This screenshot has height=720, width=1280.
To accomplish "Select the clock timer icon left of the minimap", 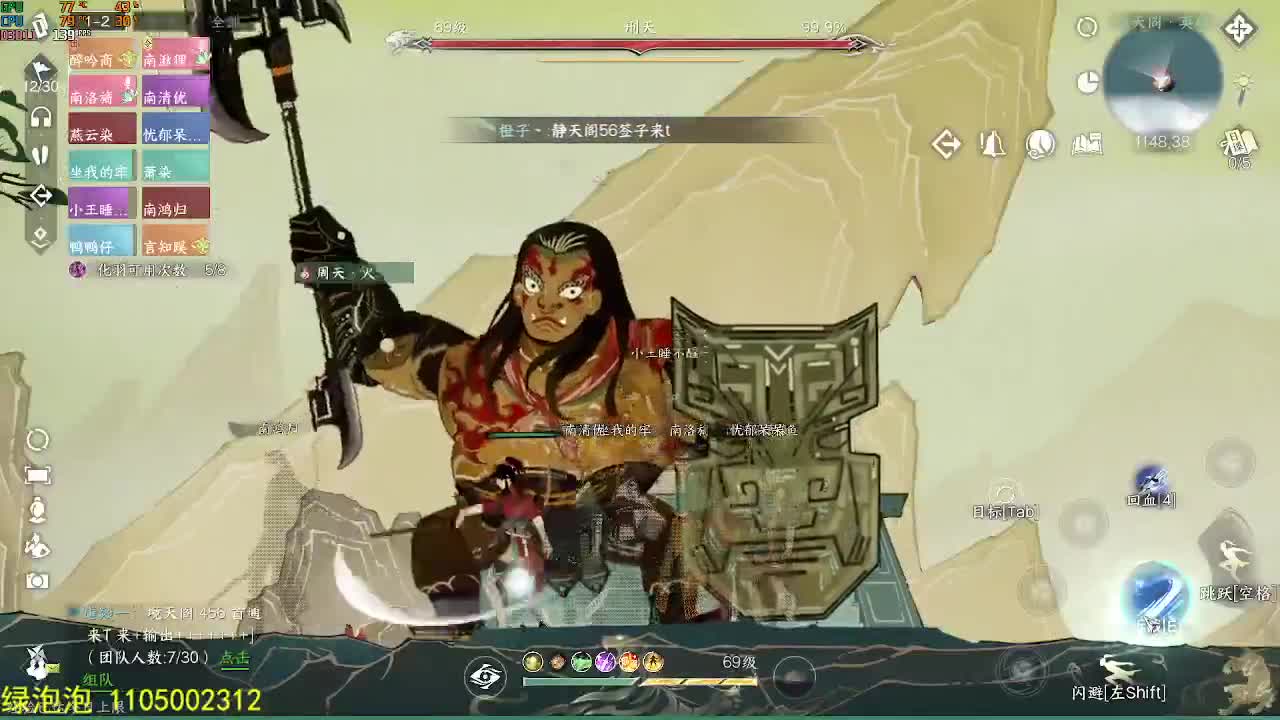I will [x=1087, y=82].
